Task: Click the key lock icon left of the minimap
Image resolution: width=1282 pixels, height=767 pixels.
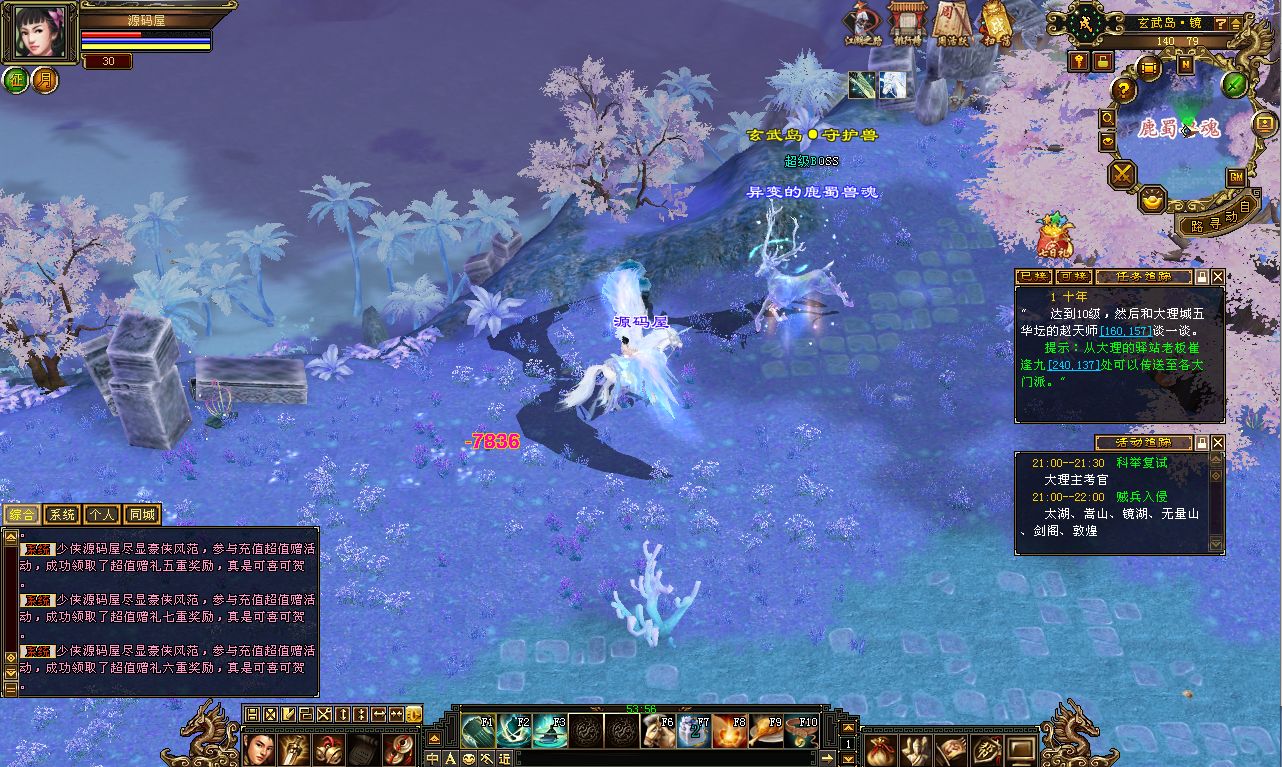Action: click(1077, 62)
